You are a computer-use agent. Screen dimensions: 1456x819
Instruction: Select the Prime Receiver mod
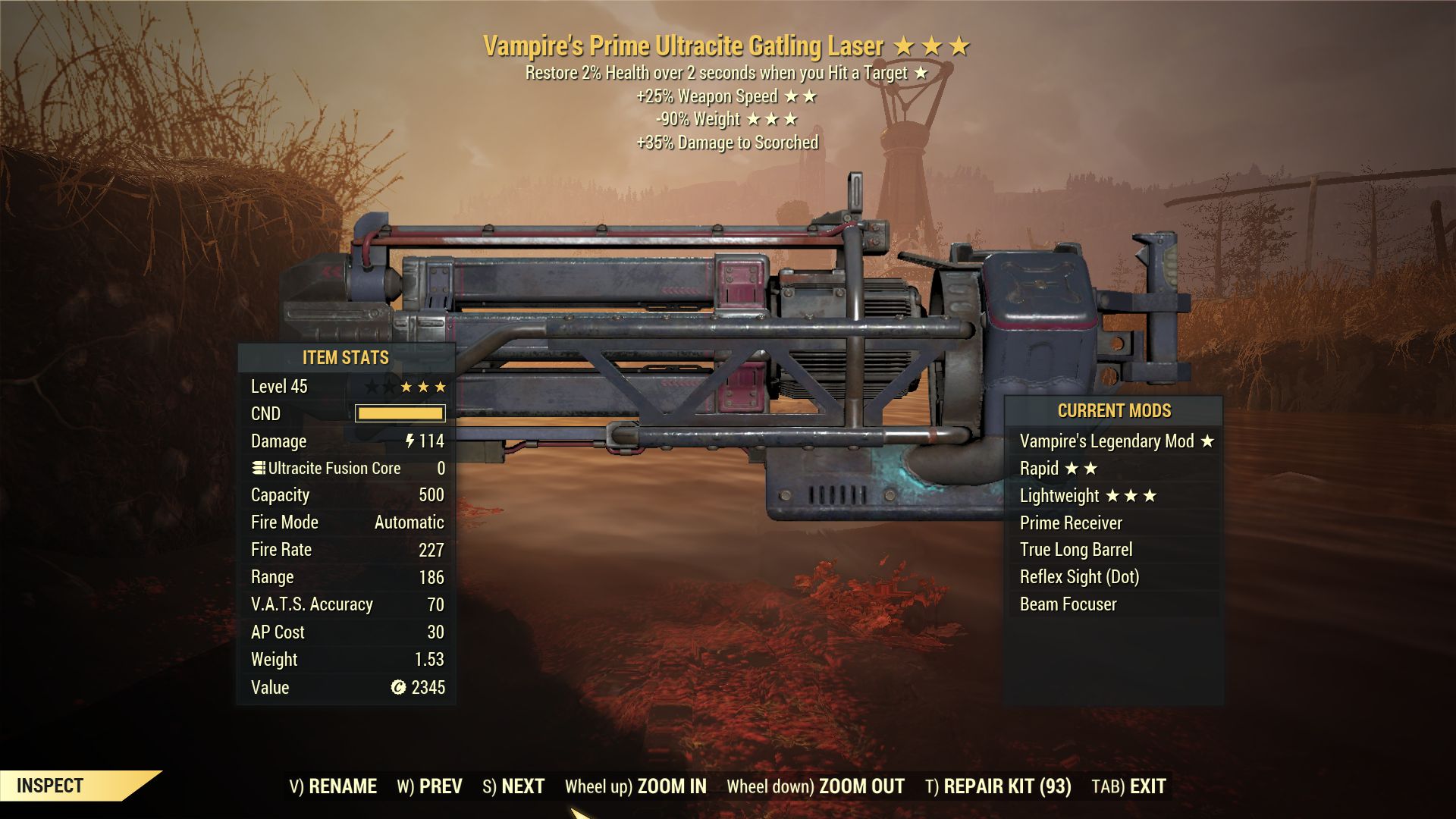pos(1071,522)
